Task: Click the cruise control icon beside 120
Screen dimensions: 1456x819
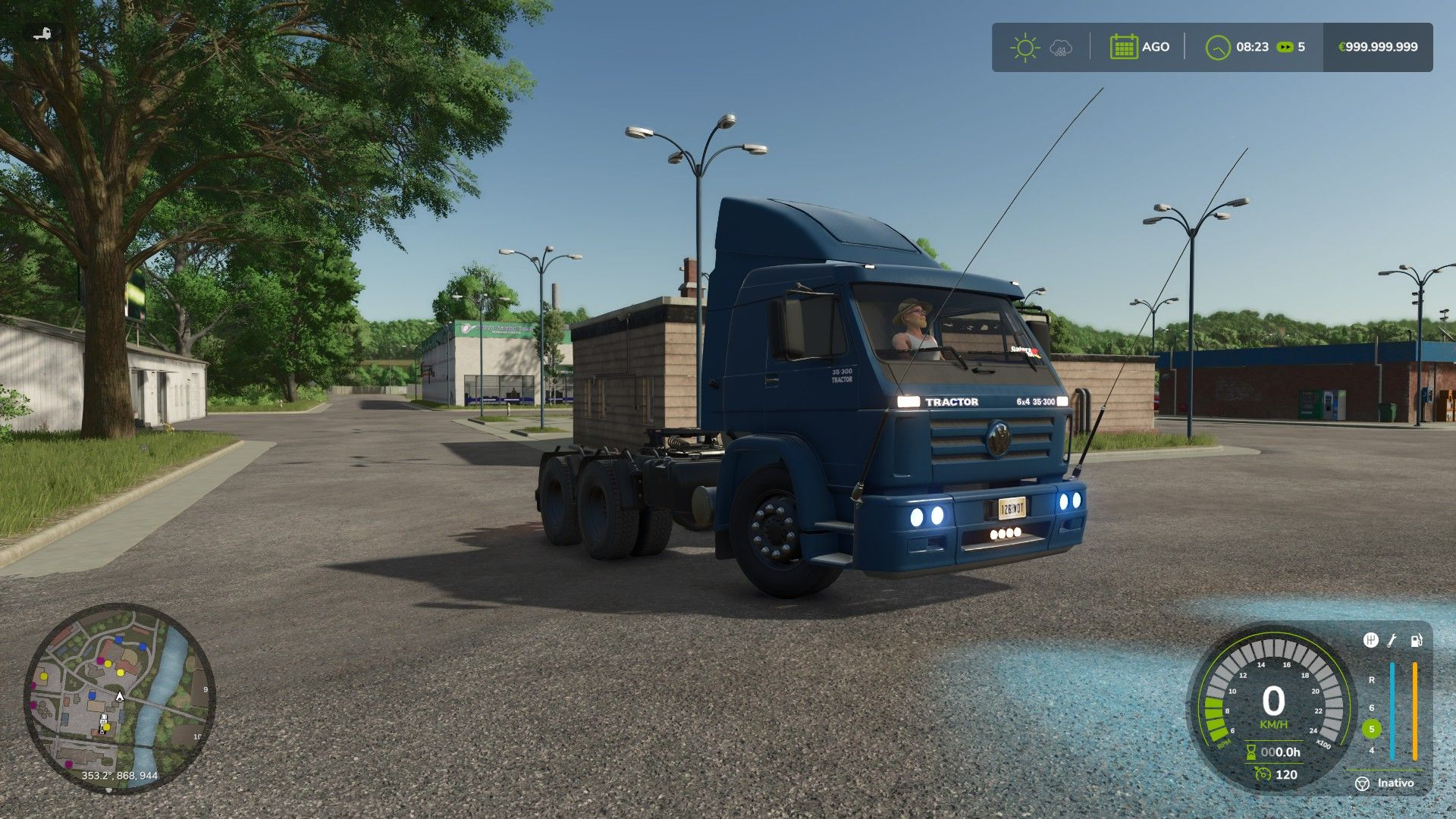Action: tap(1263, 774)
